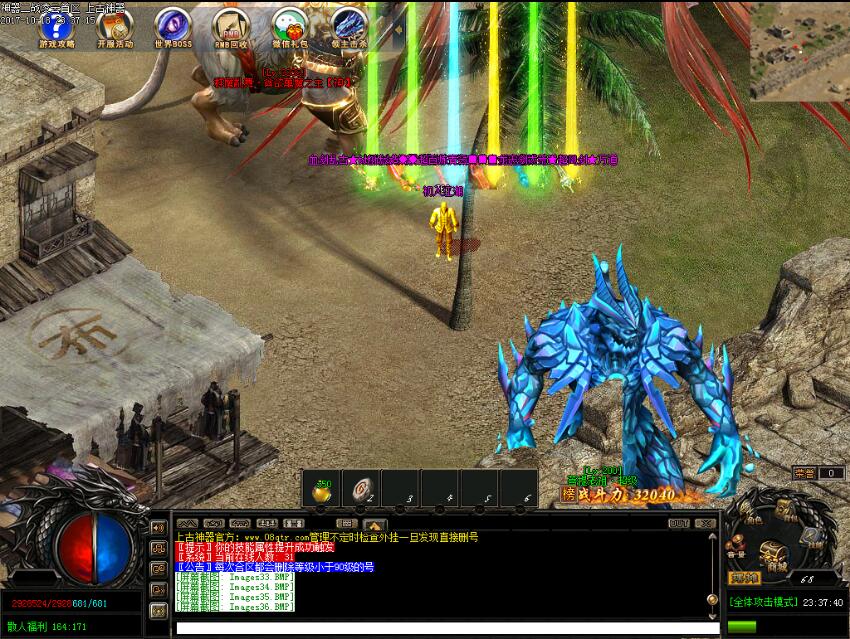850x639 pixels.
Task: Use the scroll item in hotbar slot 2
Action: click(361, 490)
